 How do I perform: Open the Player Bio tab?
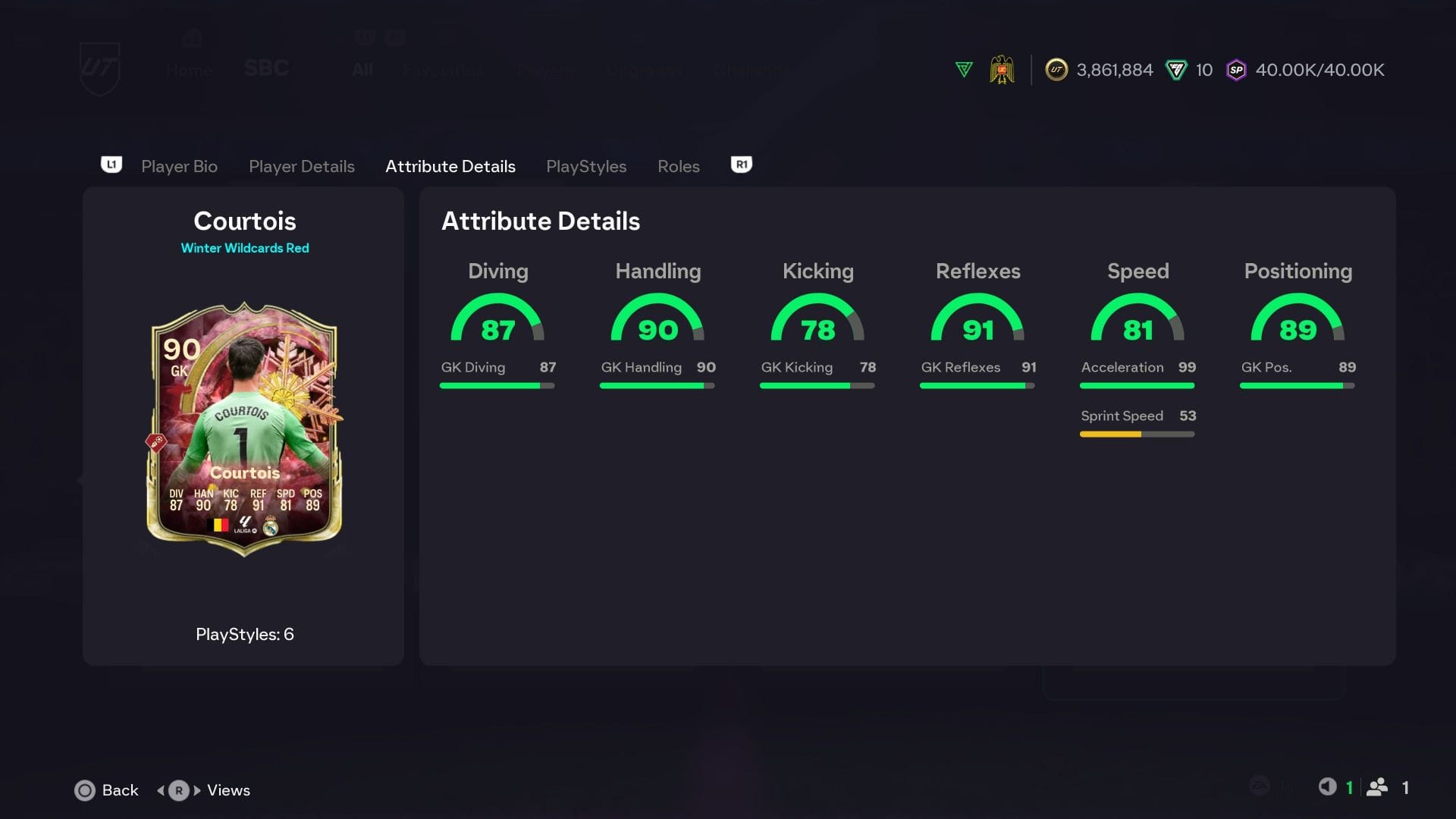179,166
